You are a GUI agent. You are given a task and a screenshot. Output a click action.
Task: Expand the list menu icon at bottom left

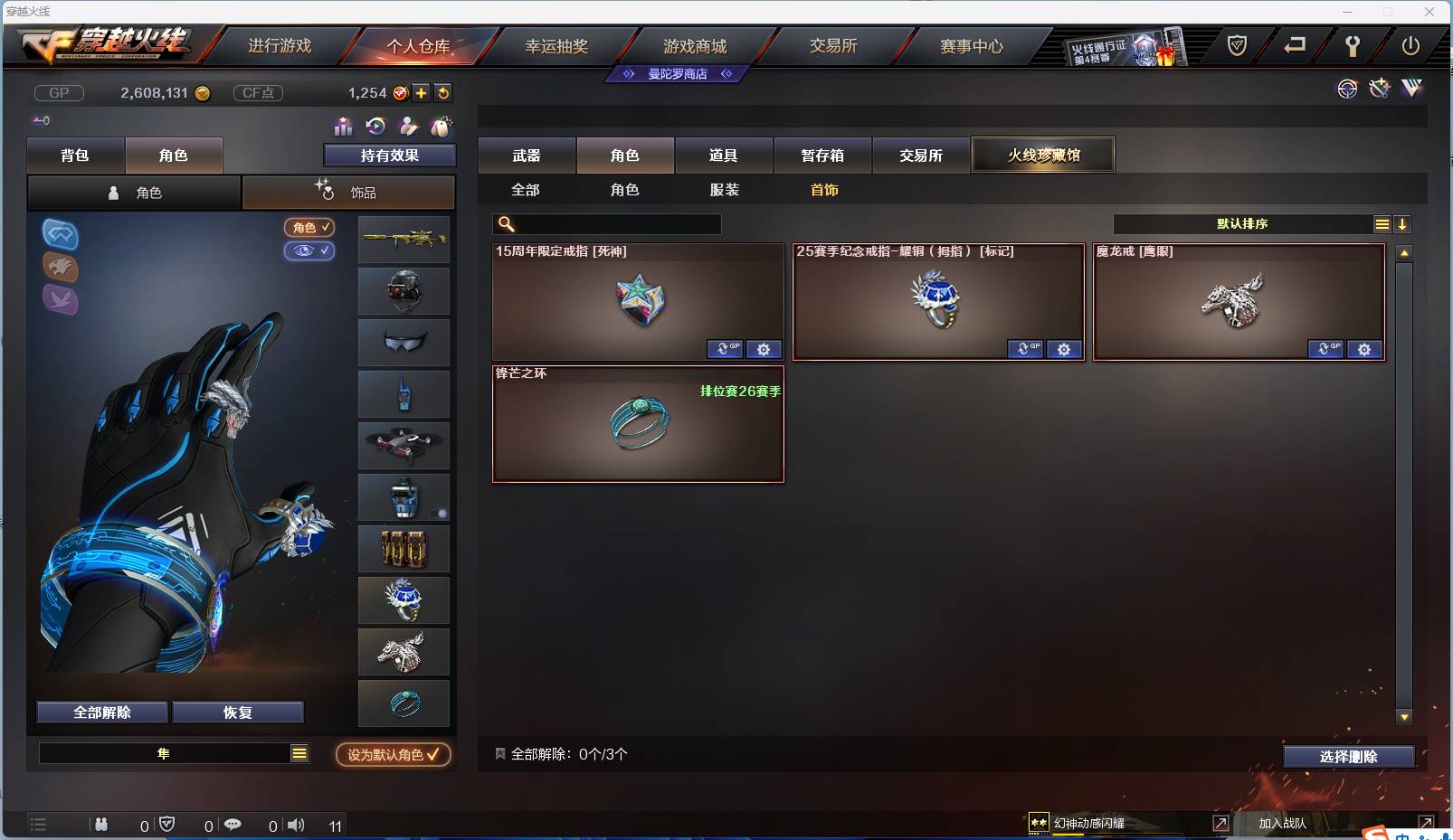pyautogui.click(x=38, y=825)
